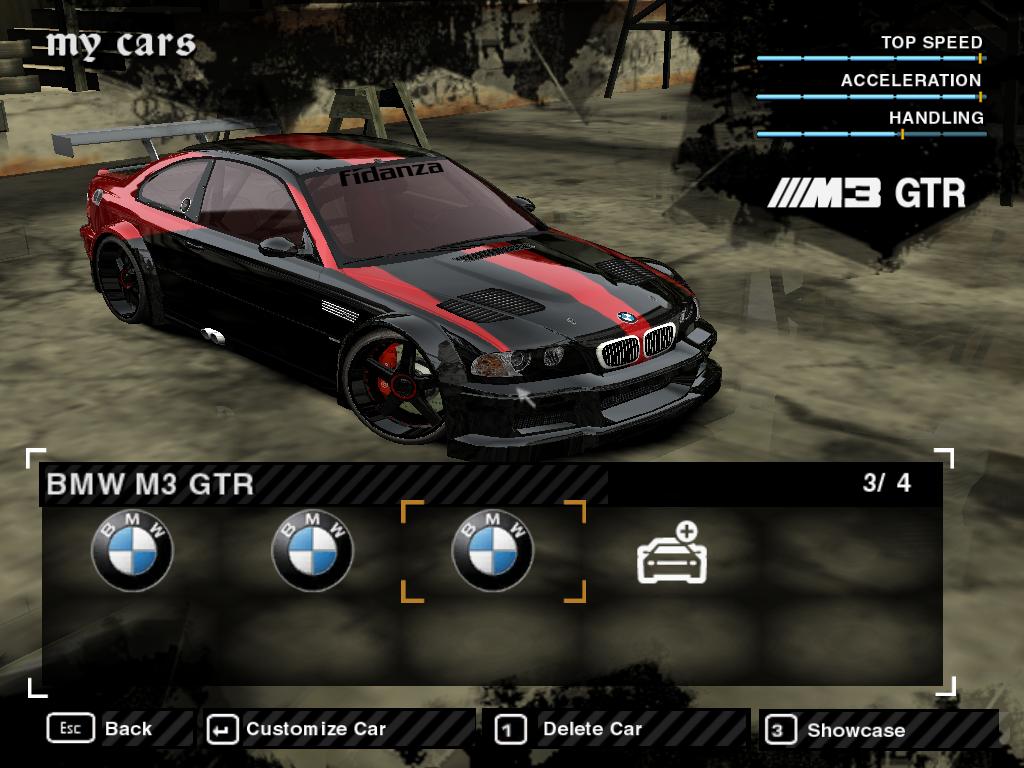This screenshot has height=768, width=1024.
Task: Select the BMW logo with orange brackets
Action: tap(493, 551)
